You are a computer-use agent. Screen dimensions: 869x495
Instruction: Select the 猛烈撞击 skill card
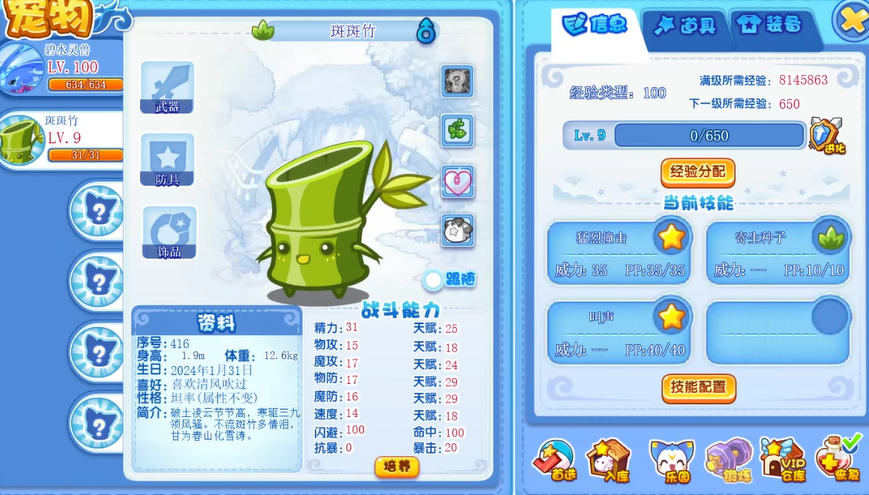616,250
